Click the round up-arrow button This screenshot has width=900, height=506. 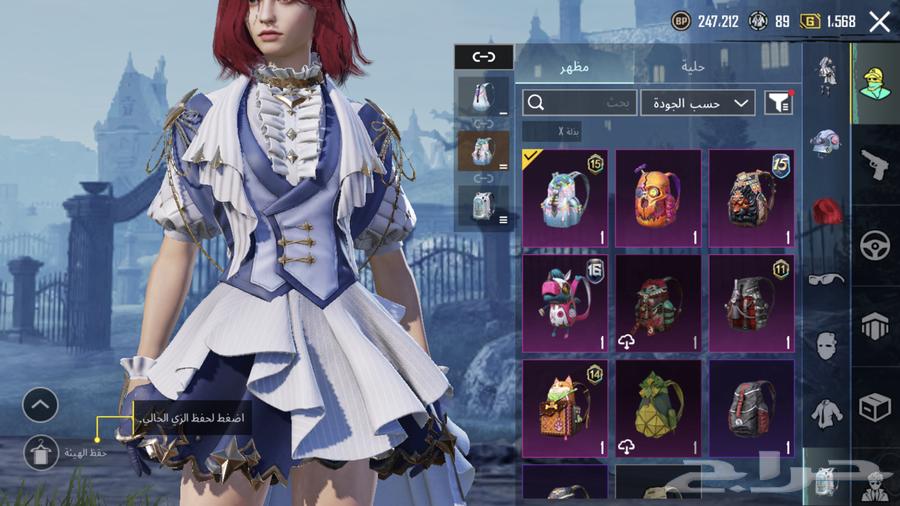point(40,405)
